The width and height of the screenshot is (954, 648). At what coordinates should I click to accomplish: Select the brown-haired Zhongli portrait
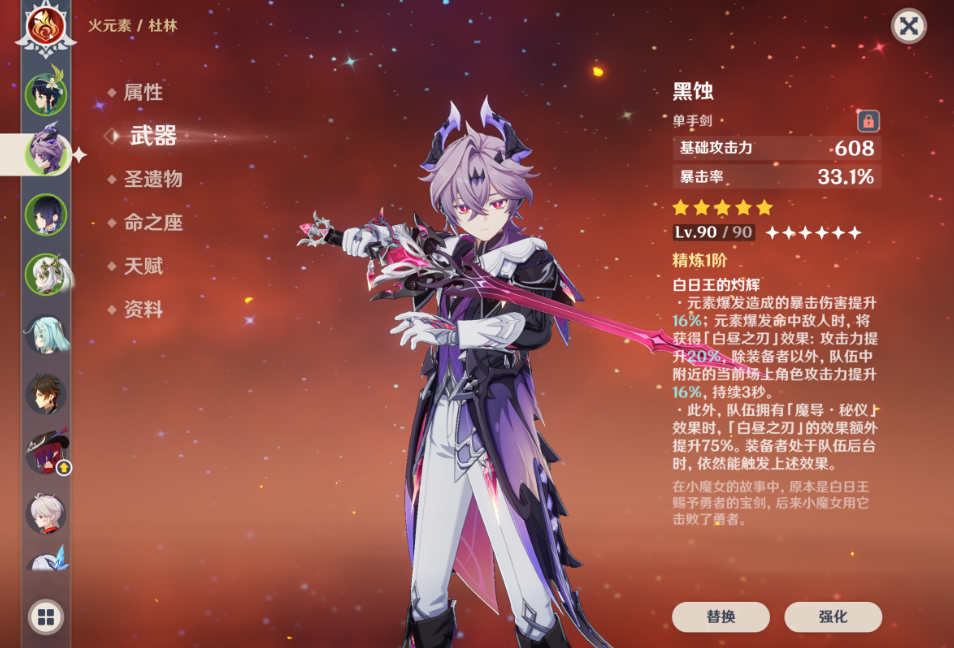coord(46,393)
